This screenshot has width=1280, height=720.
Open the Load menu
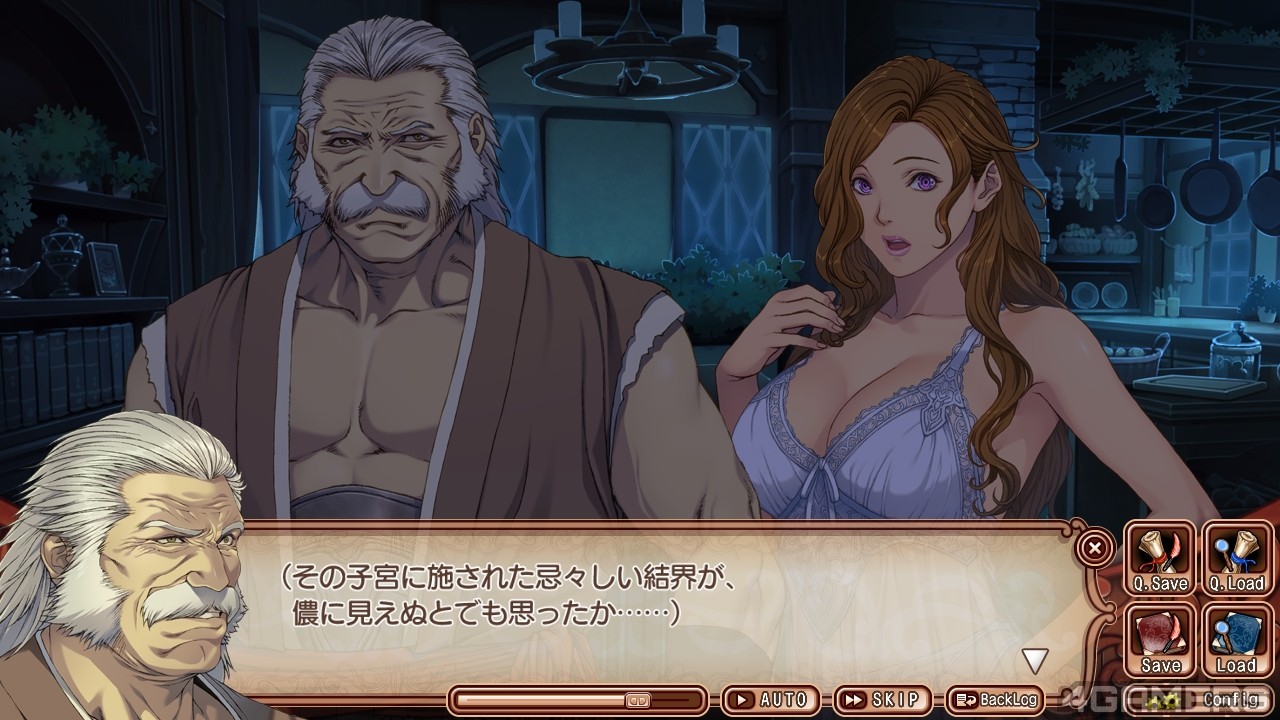tap(1236, 641)
